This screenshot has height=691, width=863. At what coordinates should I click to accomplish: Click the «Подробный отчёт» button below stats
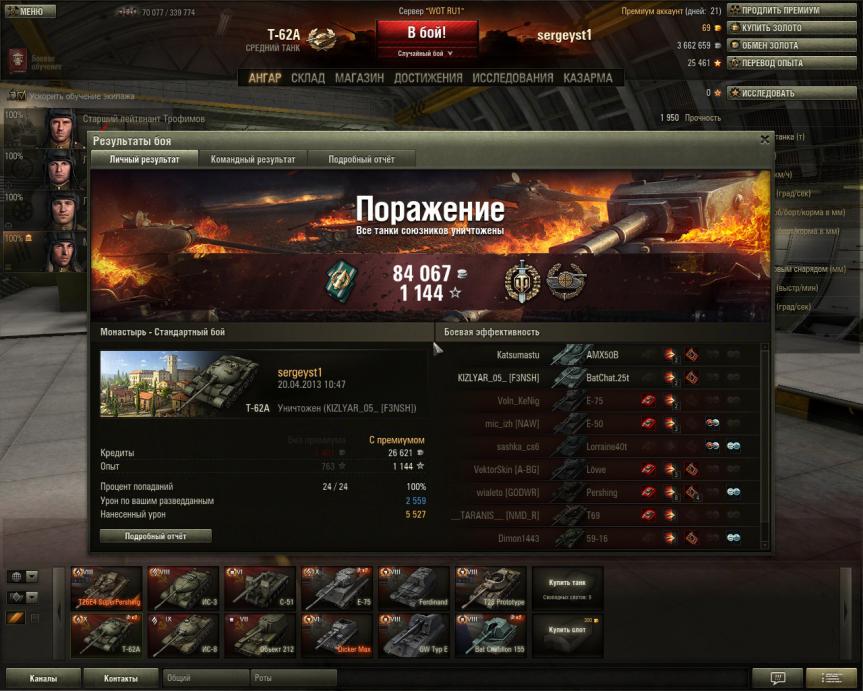[x=155, y=536]
